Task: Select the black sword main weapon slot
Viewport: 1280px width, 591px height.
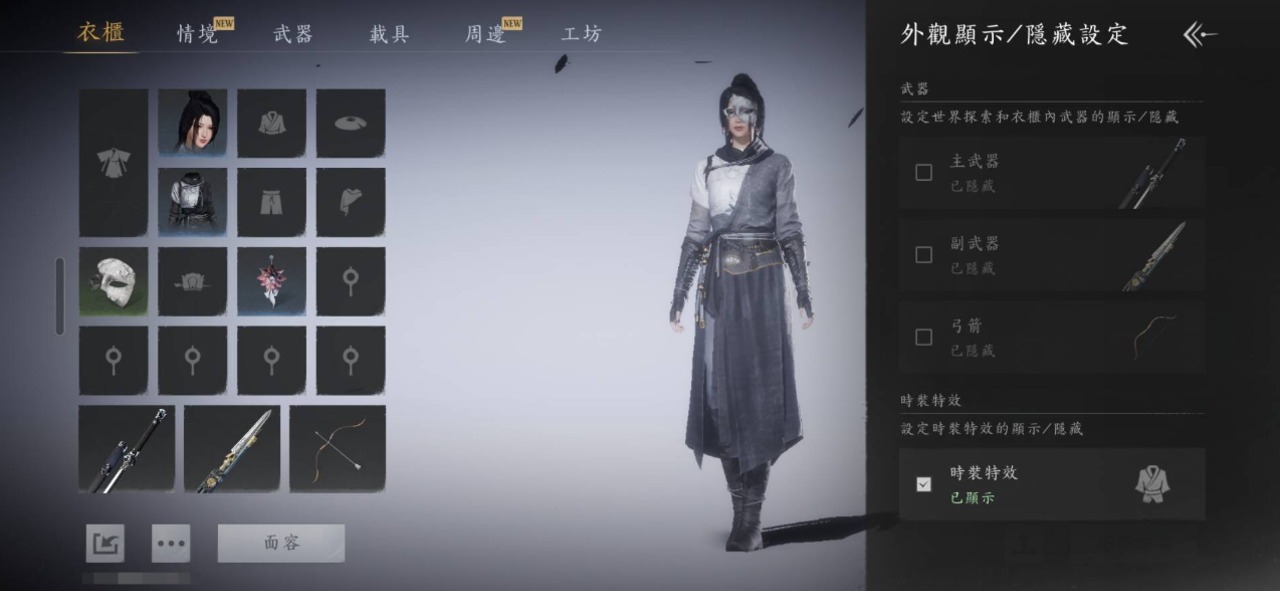Action: [x=126, y=448]
